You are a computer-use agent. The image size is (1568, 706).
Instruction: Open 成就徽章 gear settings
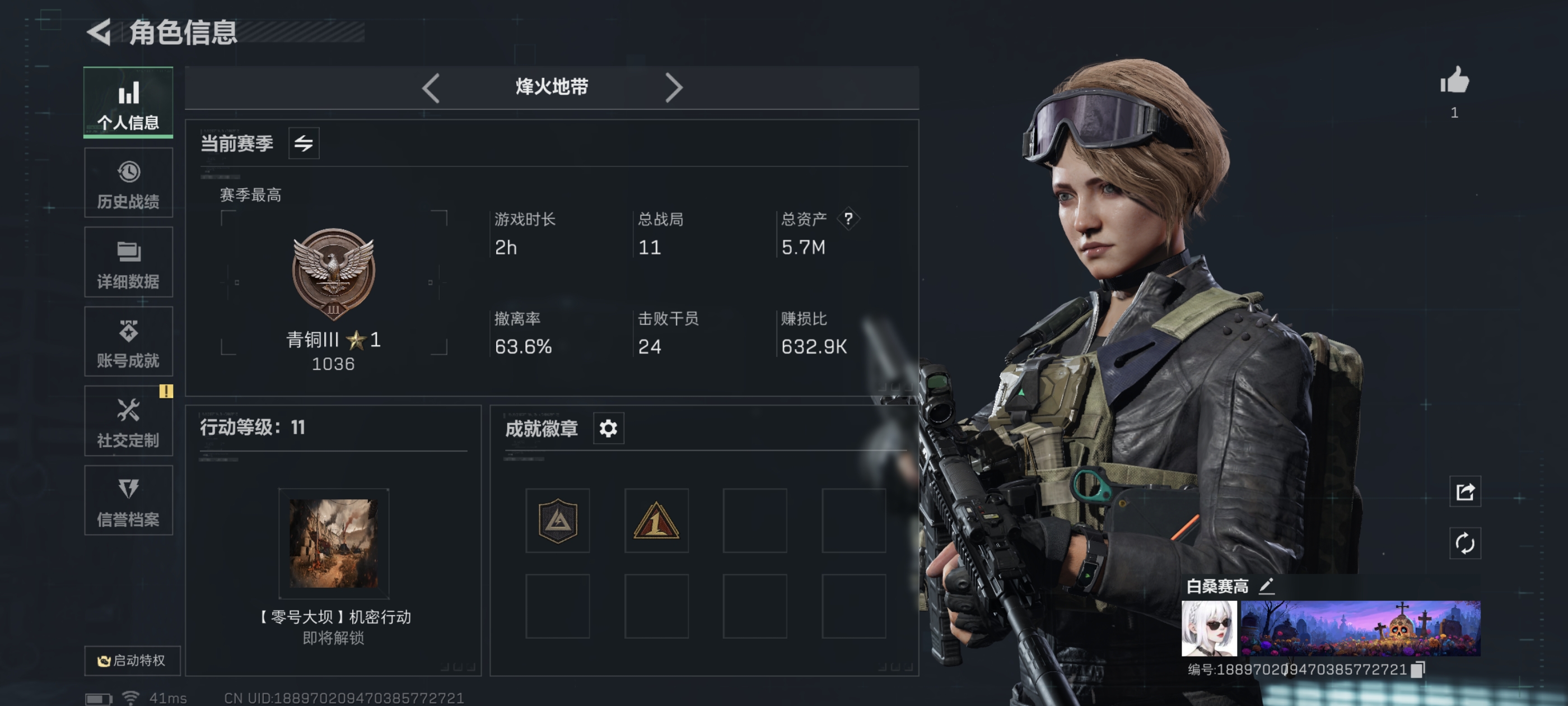point(608,428)
